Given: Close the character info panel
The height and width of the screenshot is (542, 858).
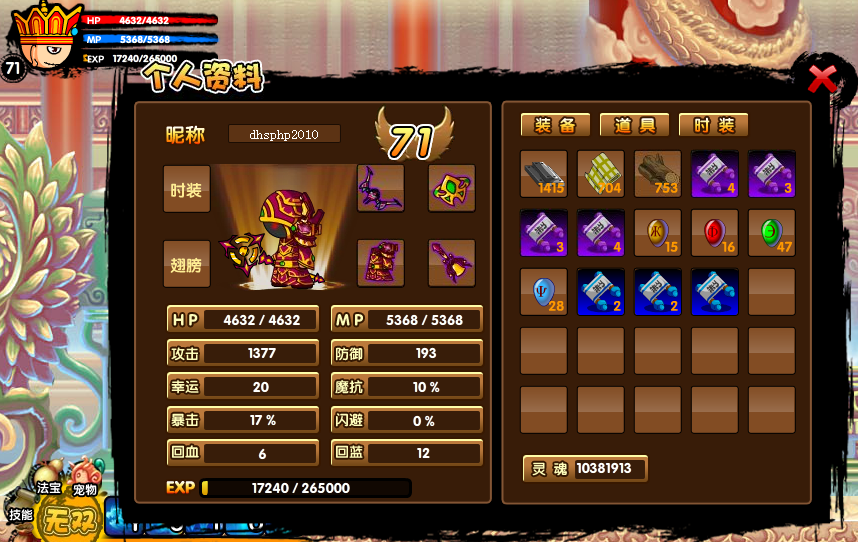Looking at the screenshot, I should pyautogui.click(x=822, y=79).
